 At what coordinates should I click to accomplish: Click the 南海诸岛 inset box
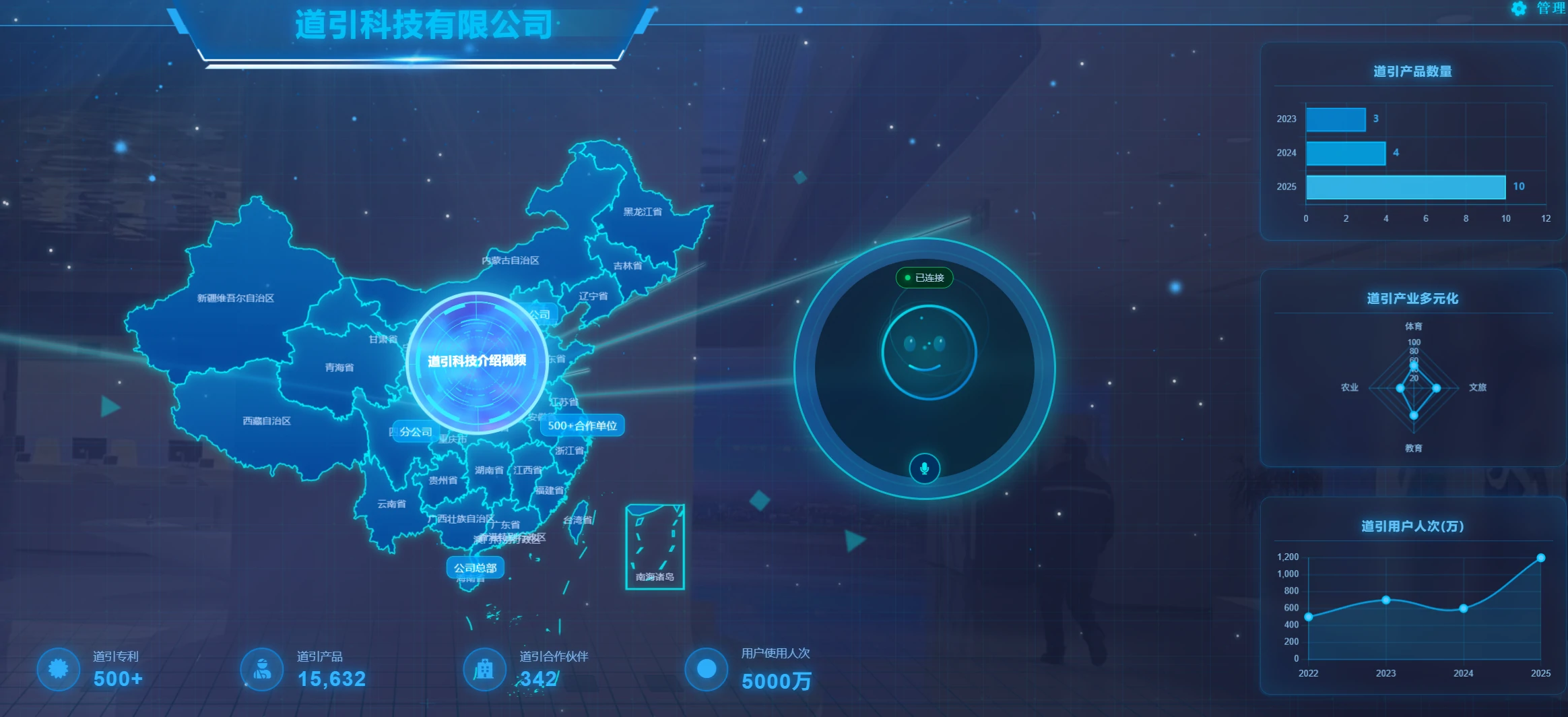click(655, 546)
